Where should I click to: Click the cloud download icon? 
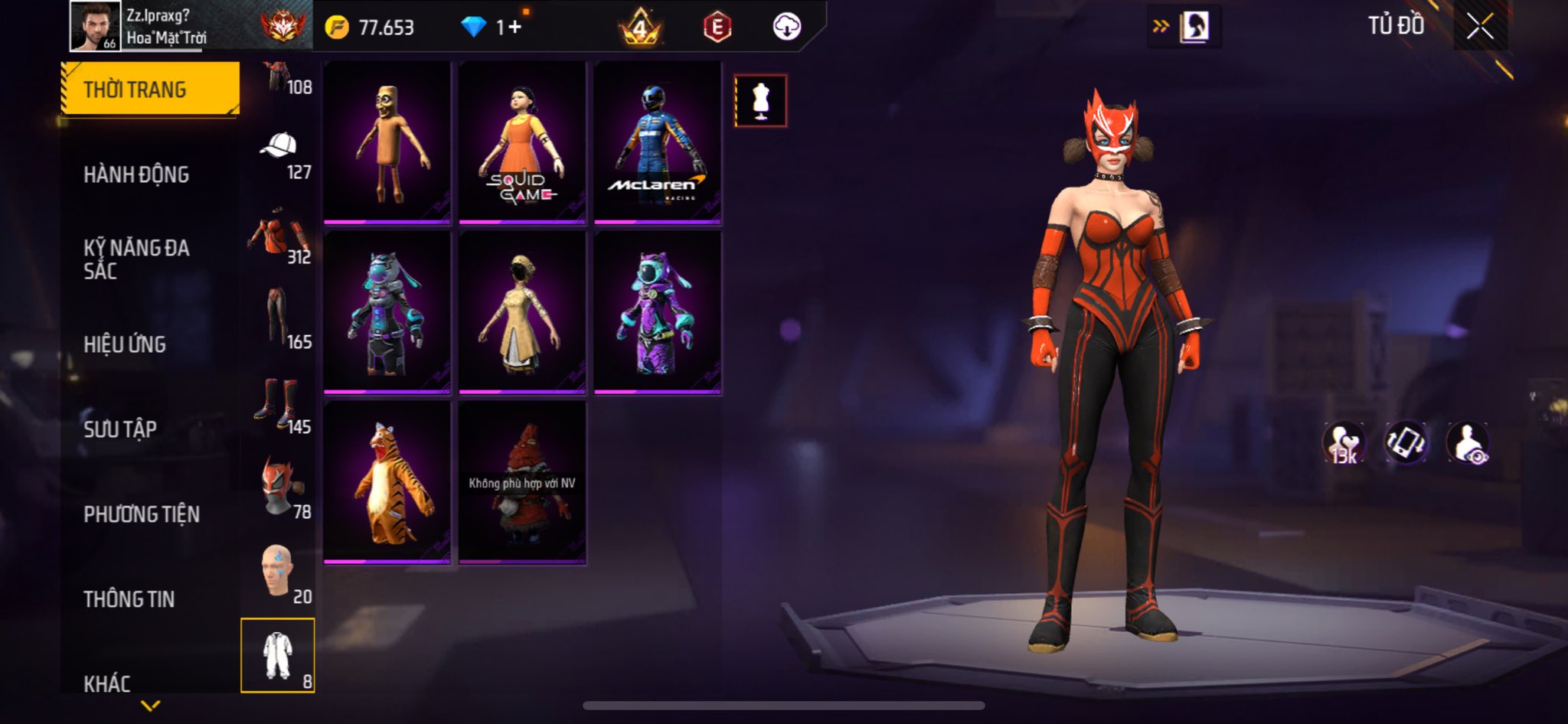[786, 27]
